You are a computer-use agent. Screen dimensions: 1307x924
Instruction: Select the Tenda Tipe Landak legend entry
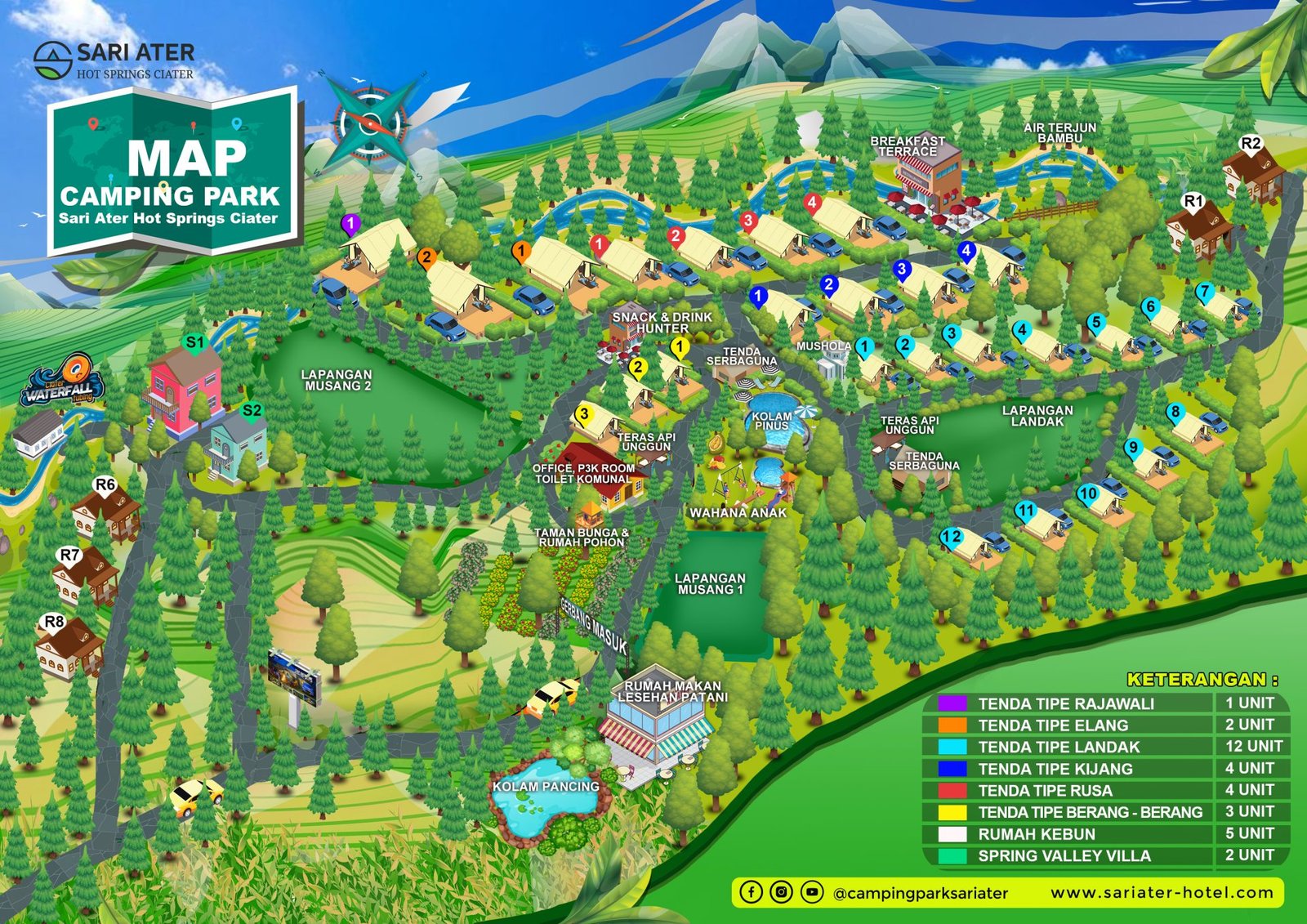click(1059, 747)
